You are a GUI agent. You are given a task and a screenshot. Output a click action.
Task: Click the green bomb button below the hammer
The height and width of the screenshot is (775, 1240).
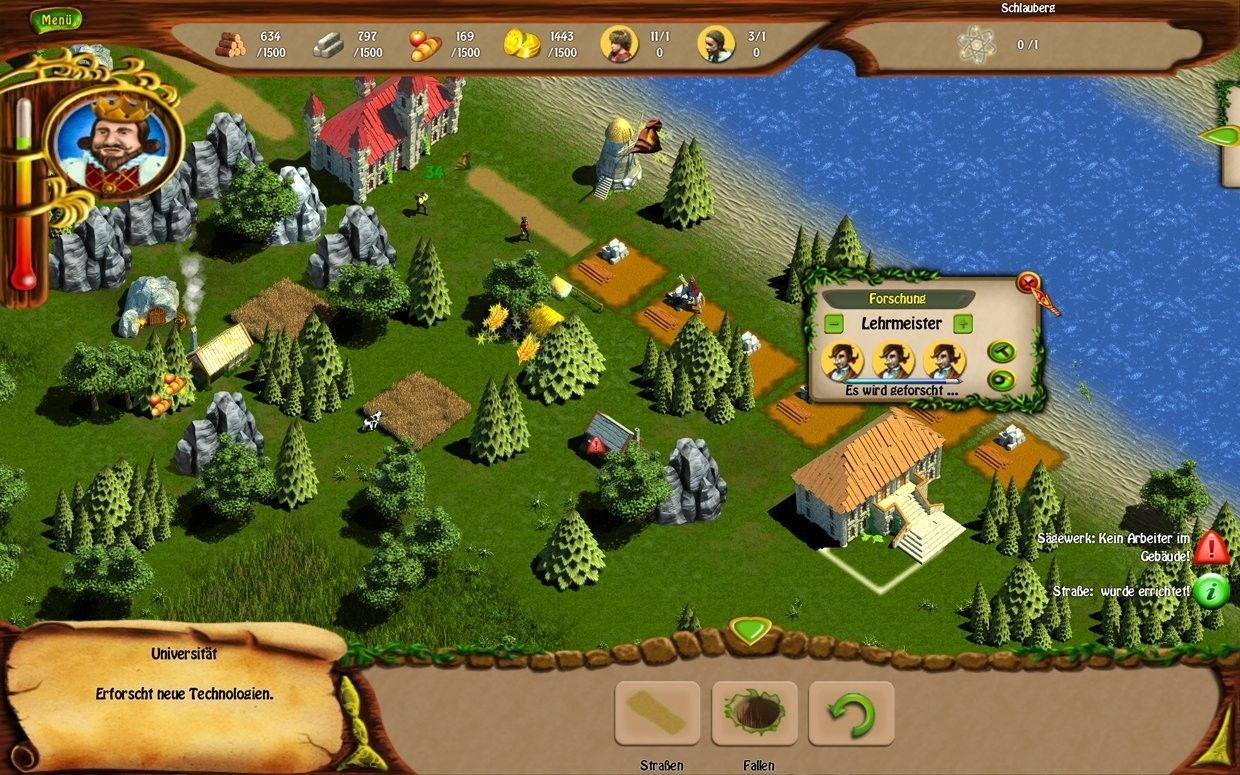tap(1001, 380)
